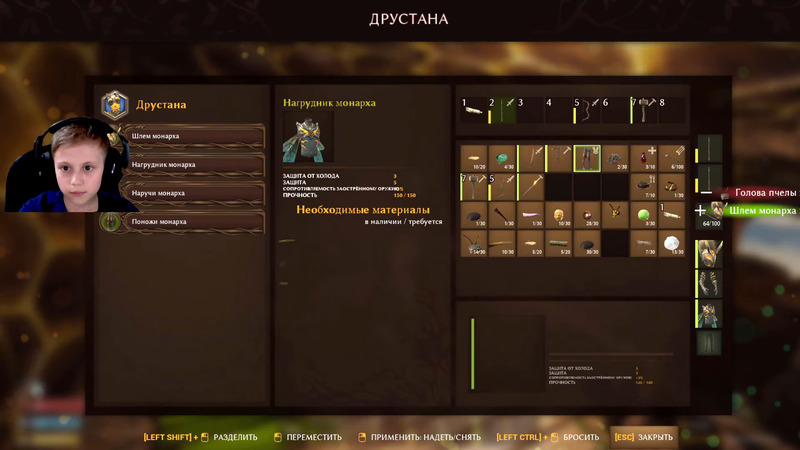The height and width of the screenshot is (450, 800).
Task: Select the equipped monarch helmet slot
Action: point(709,255)
